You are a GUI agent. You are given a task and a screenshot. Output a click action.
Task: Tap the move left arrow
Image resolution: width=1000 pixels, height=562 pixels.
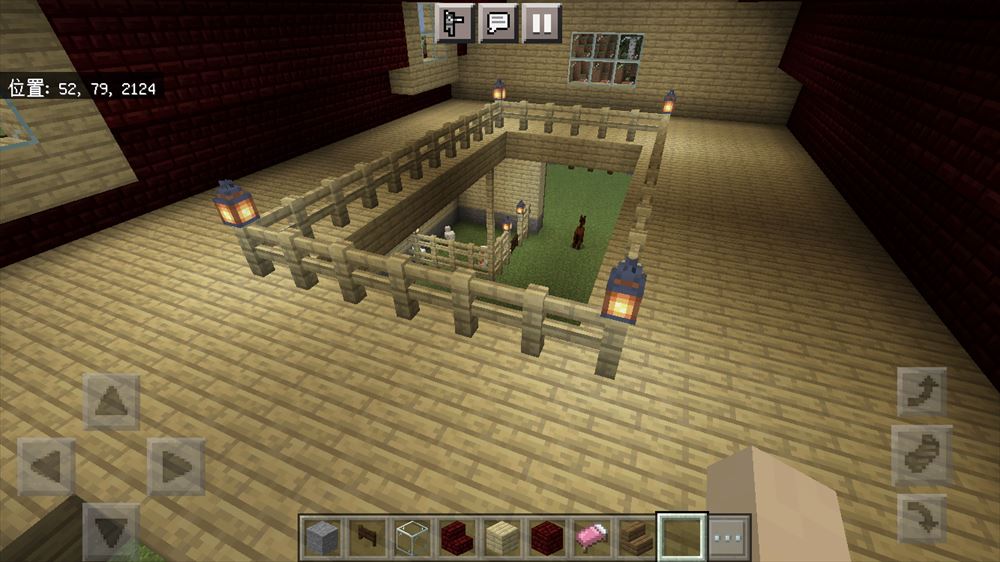click(46, 466)
